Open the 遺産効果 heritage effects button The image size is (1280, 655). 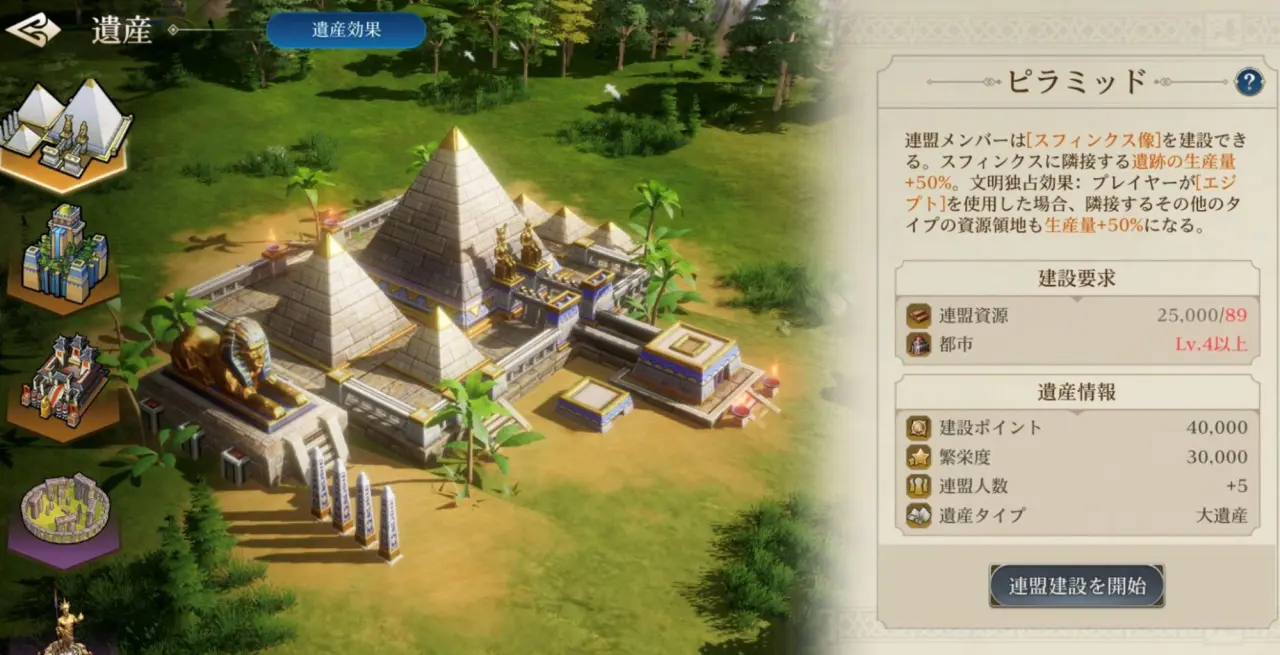346,30
